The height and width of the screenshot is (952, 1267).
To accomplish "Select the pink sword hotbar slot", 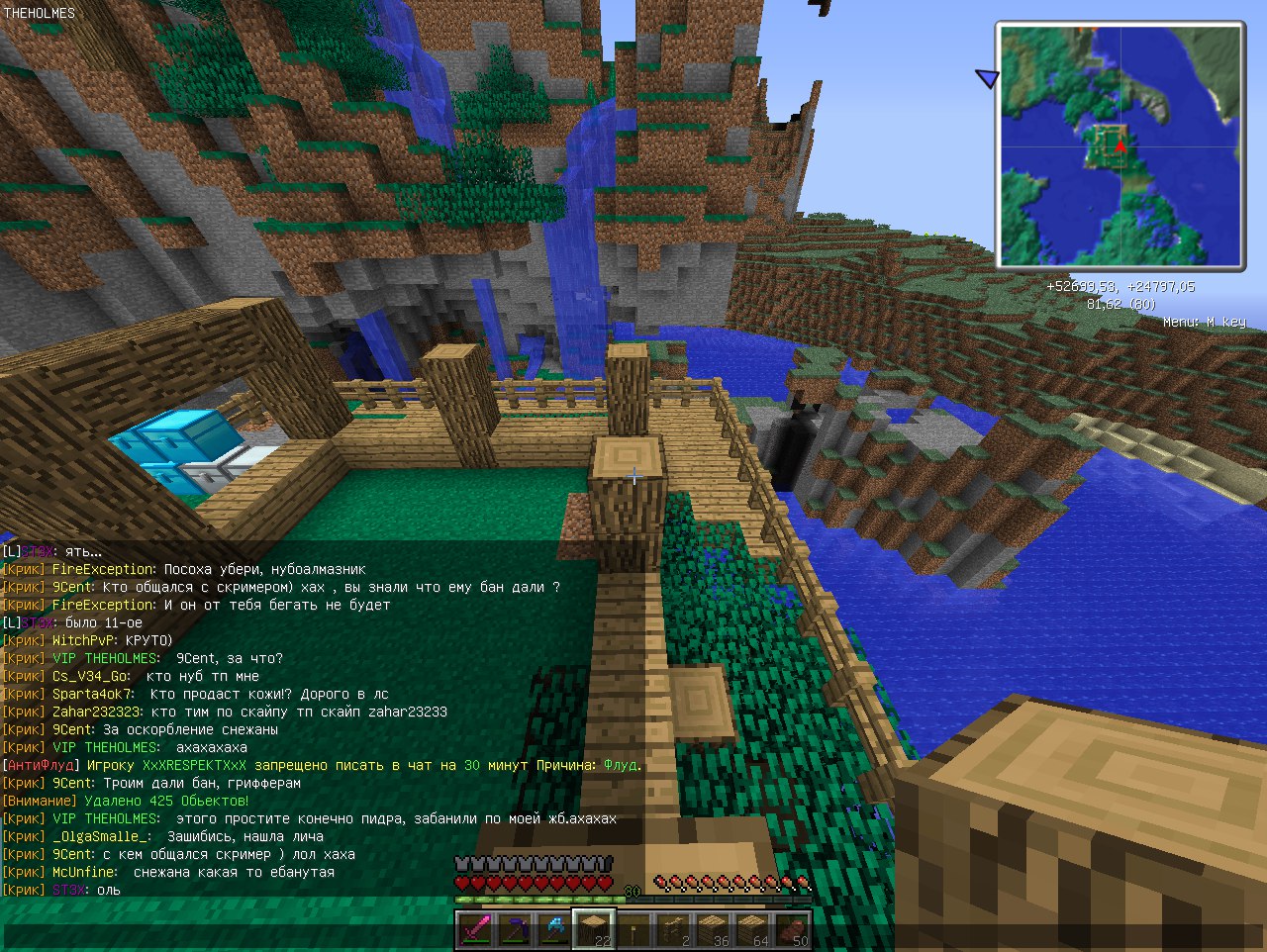I will coord(474,930).
